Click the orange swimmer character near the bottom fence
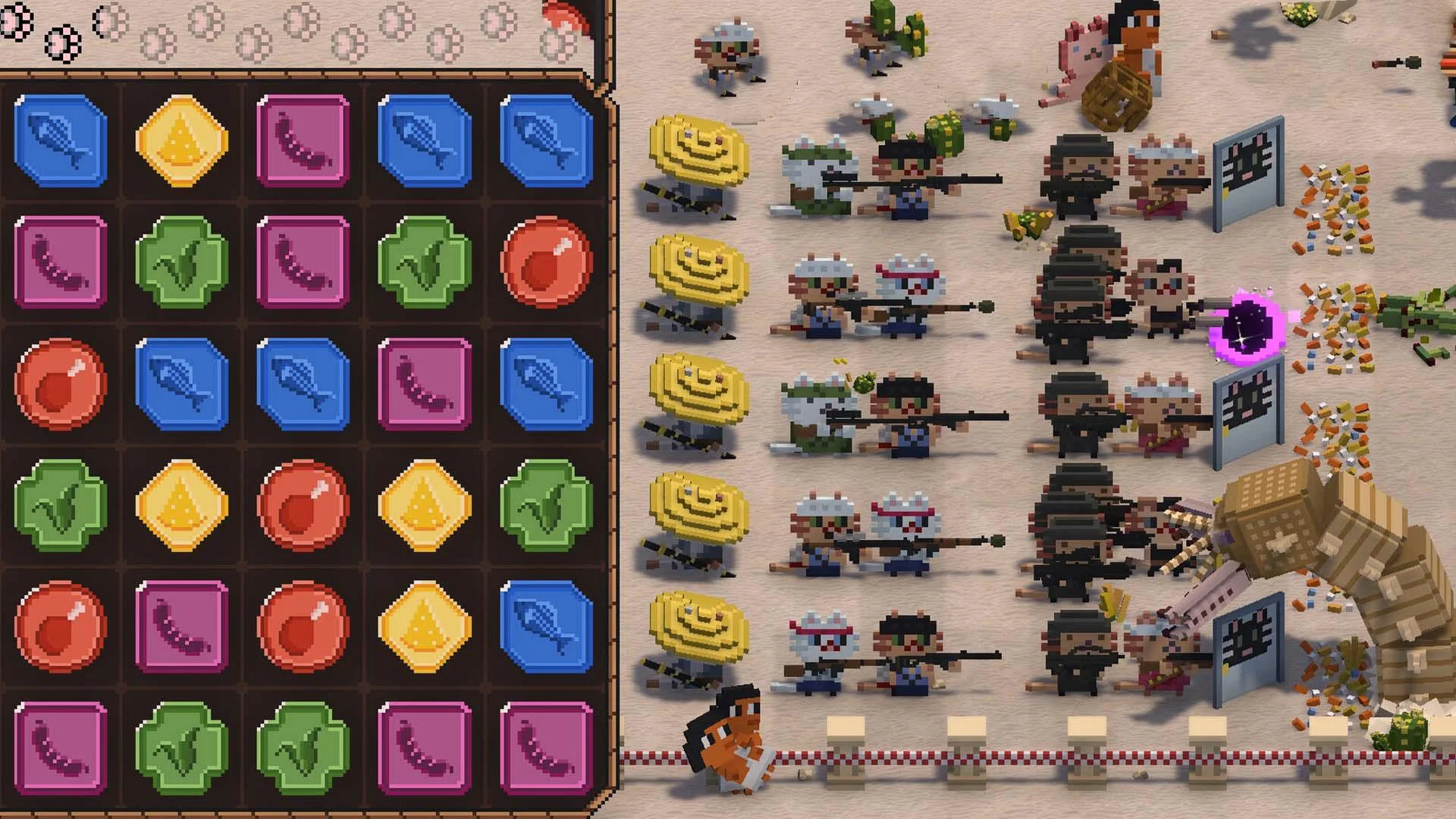 click(x=732, y=747)
